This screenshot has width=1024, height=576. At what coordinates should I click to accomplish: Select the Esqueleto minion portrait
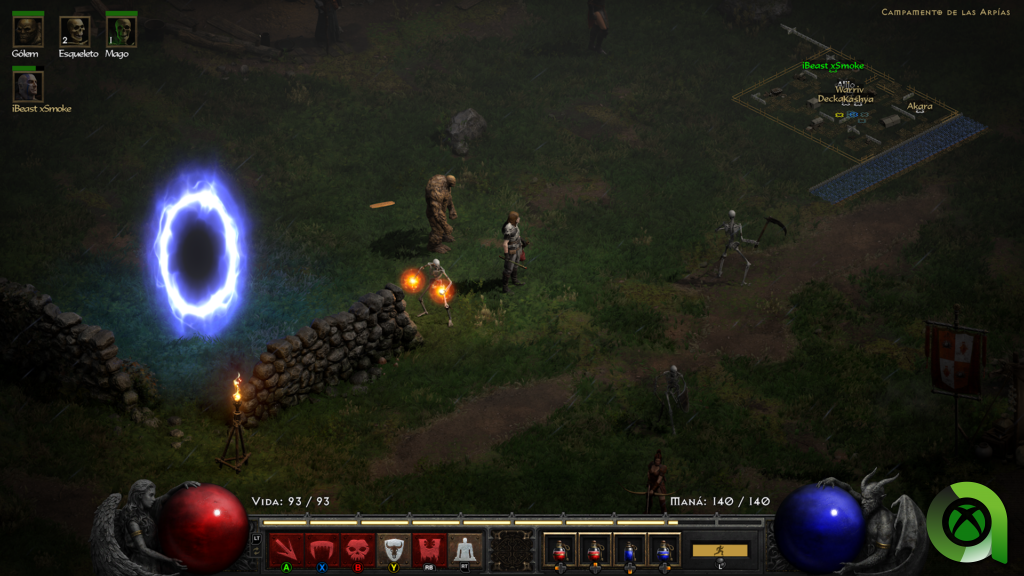pos(74,31)
